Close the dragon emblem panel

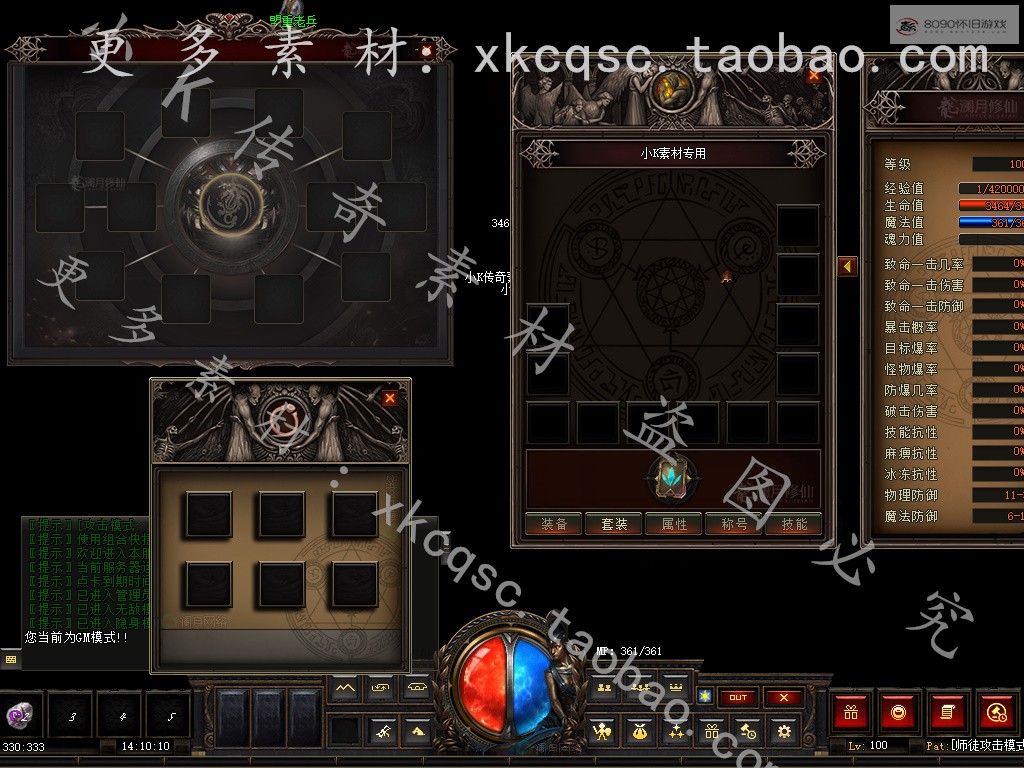427,50
